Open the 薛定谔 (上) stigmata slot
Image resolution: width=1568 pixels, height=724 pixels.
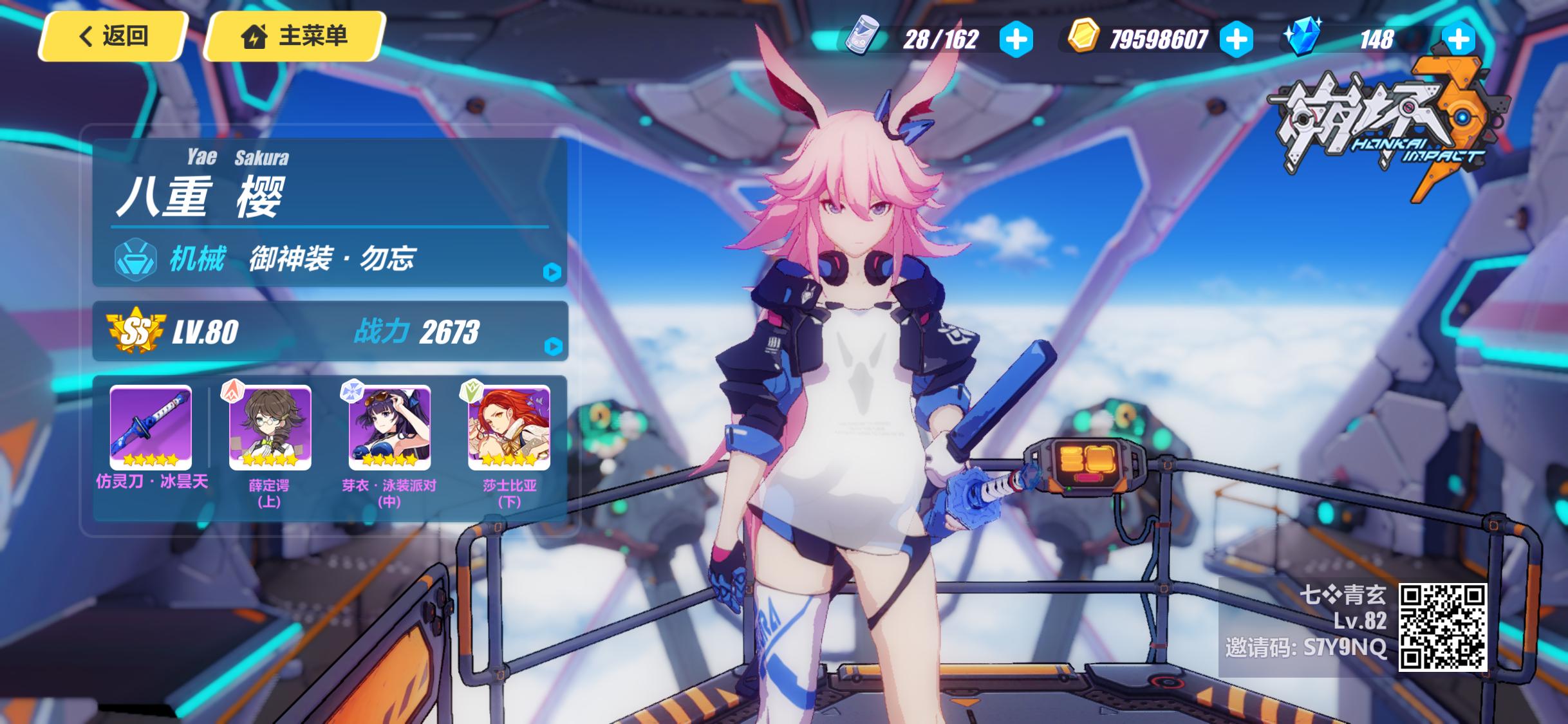point(270,427)
